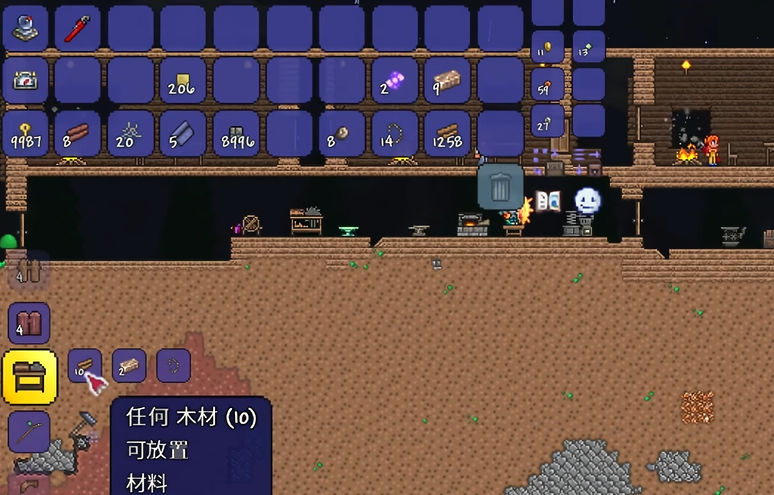Select the 1258 wood stack slot

(x=447, y=133)
